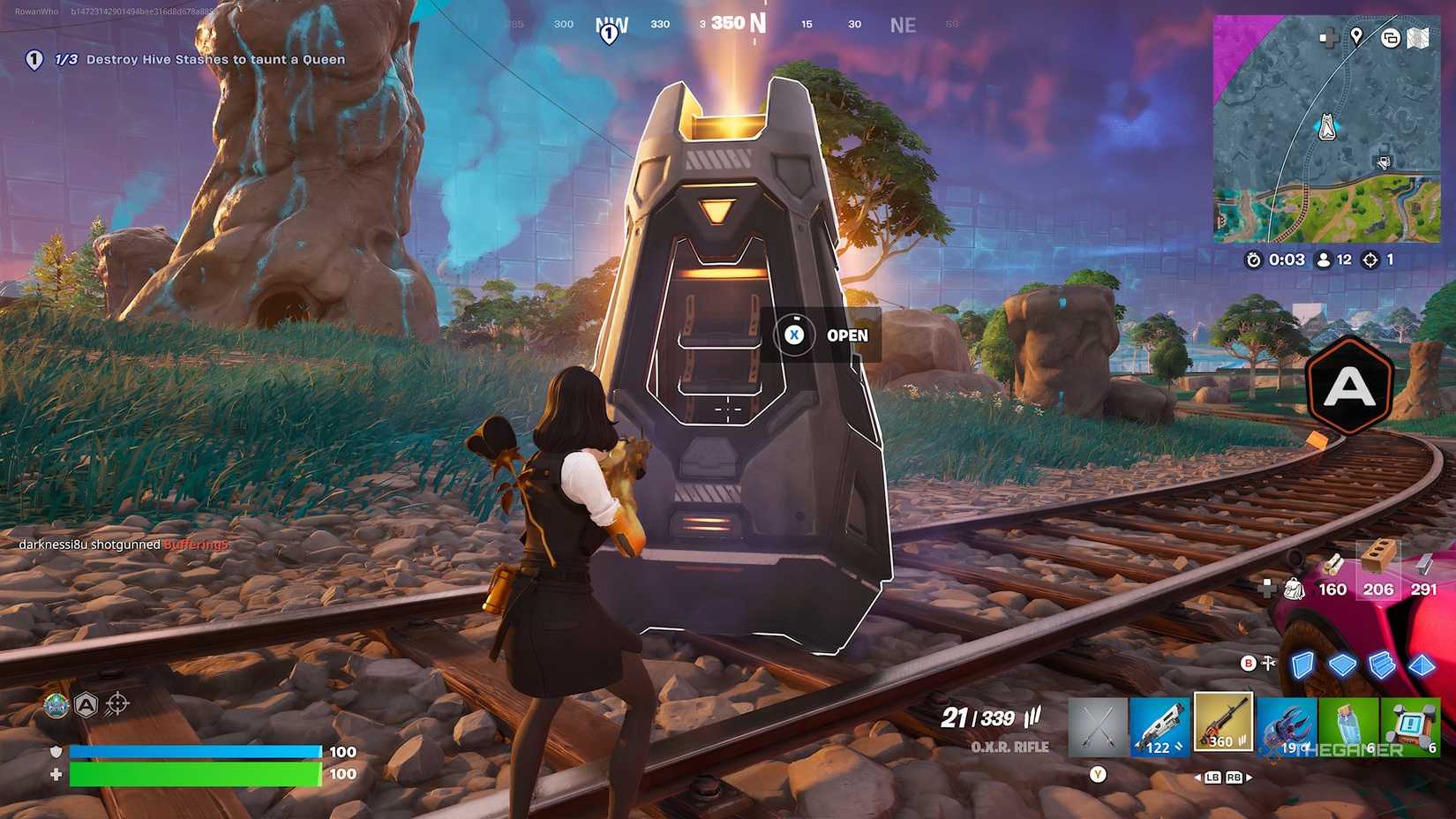Select the O.X.R. Rifle hotbar slot
The width and height of the screenshot is (1456, 819).
point(1224,724)
